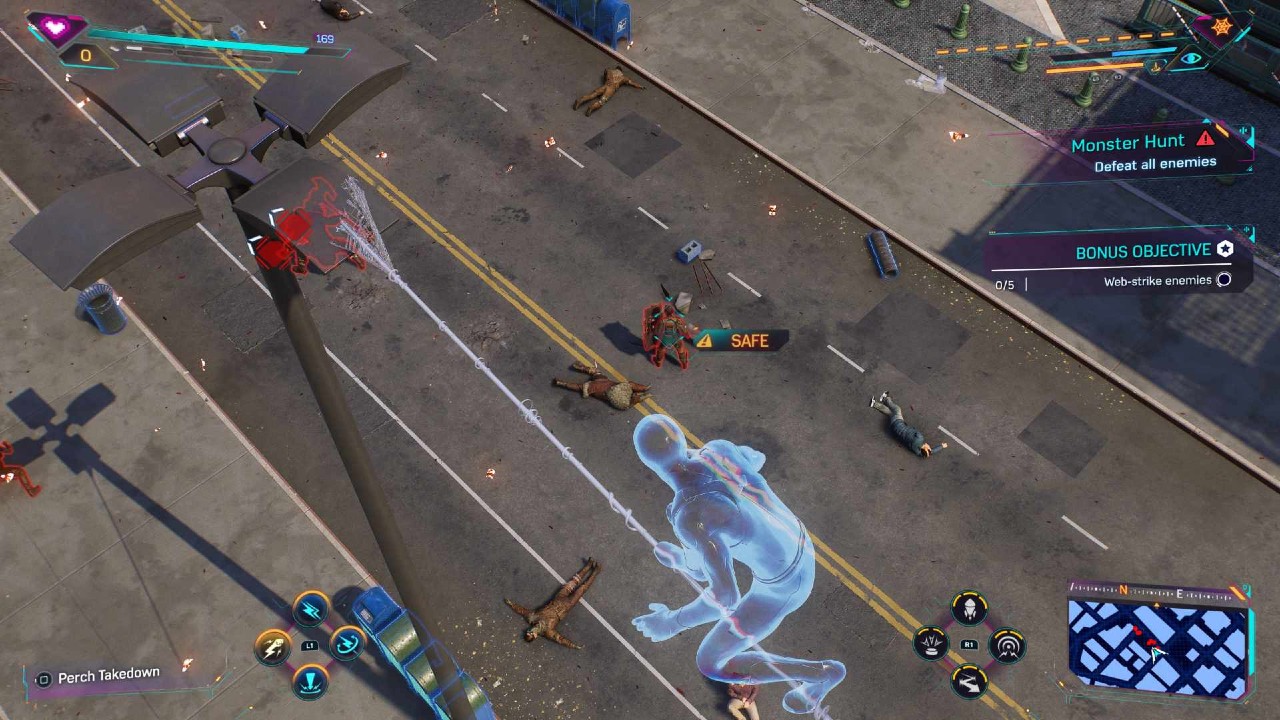Viewport: 1280px width, 720px height.
Task: Choose the golden charged ability on the left
Action: [272, 647]
